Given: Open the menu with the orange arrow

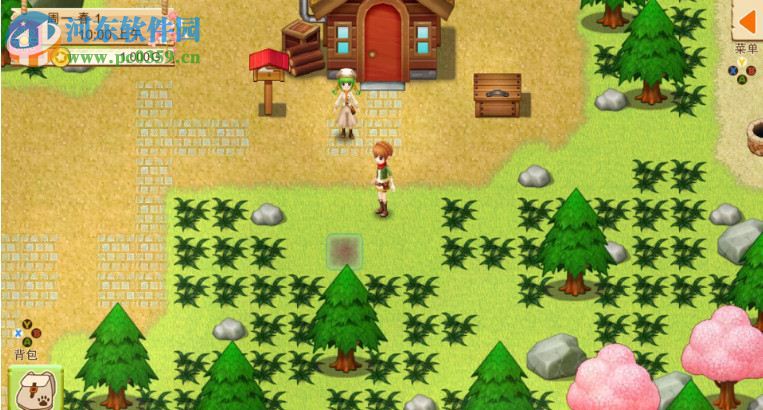Looking at the screenshot, I should (746, 20).
